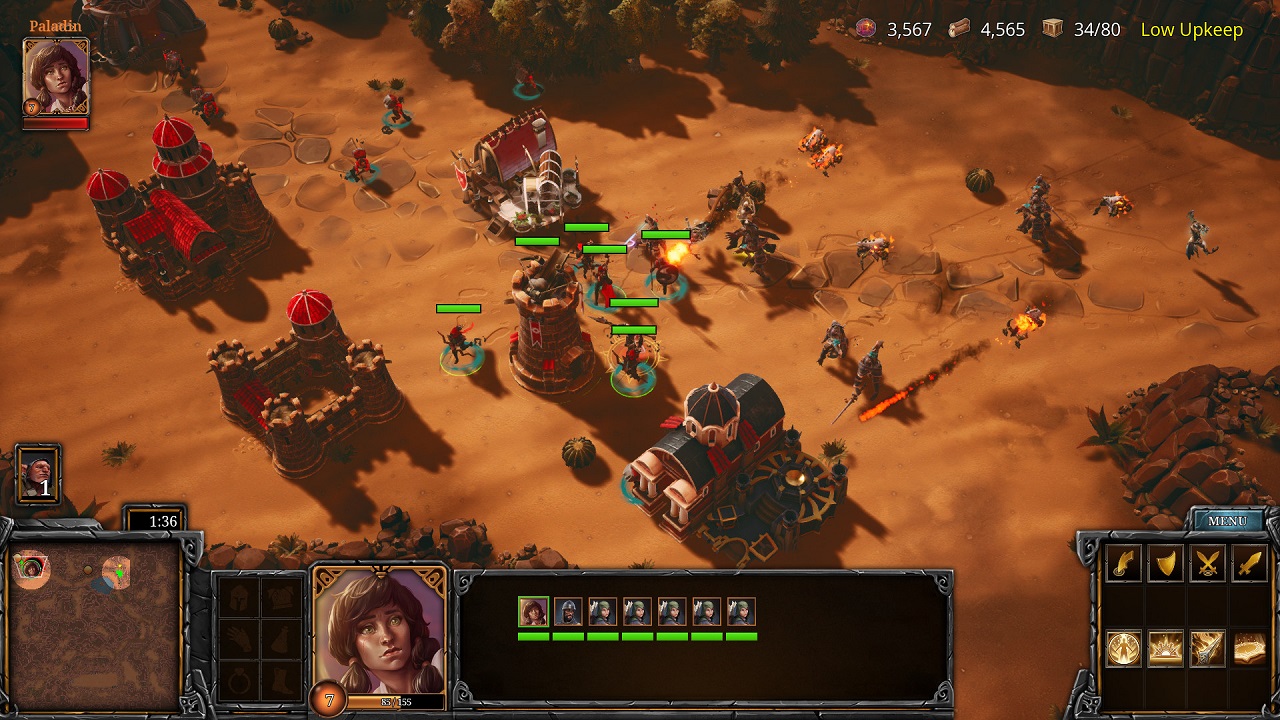This screenshot has height=720, width=1280.
Task: Select the glowing golden book ability
Action: [x=1250, y=649]
